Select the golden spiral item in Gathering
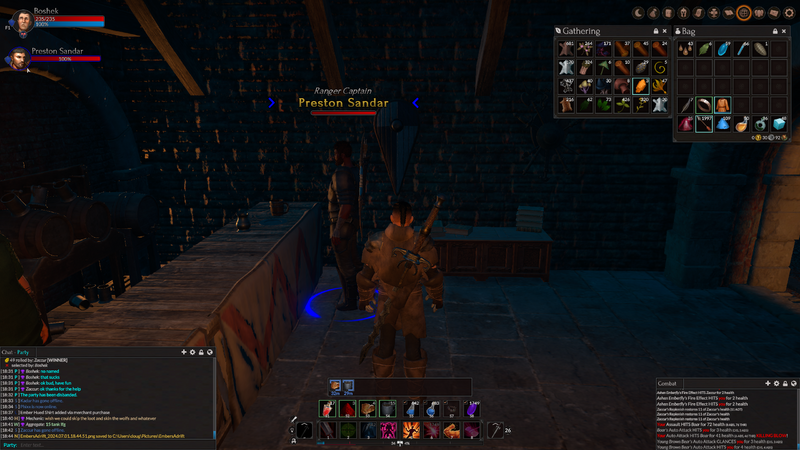800x450 pixels. pos(659,68)
